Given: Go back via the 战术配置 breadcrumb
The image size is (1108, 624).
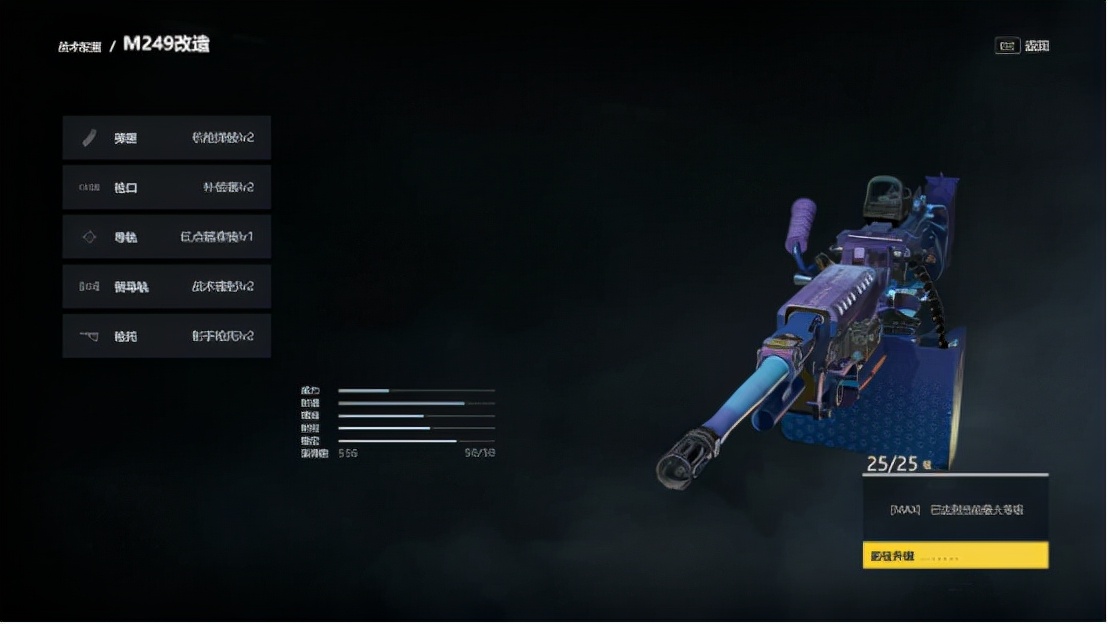Looking at the screenshot, I should pos(80,47).
